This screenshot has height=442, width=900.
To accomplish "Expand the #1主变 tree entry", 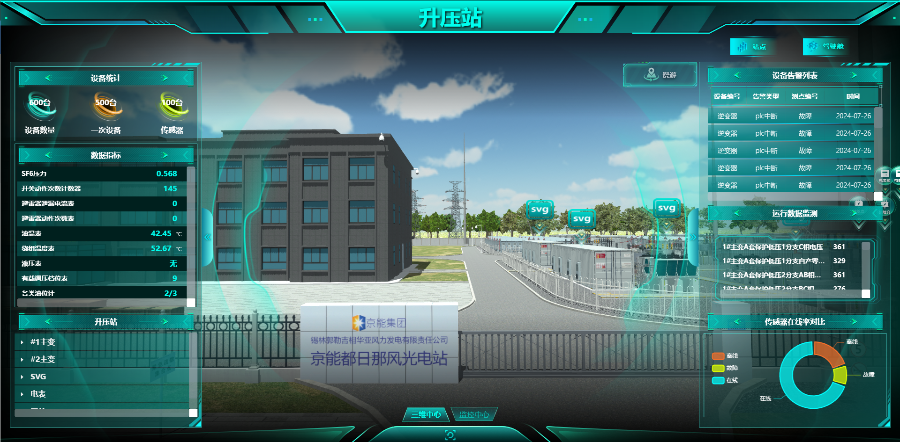I will point(41,342).
